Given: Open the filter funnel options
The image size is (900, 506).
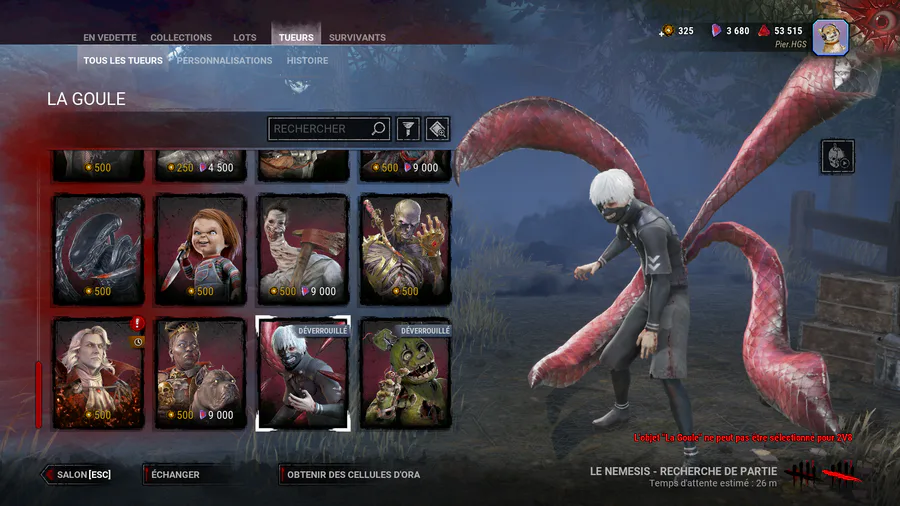Looking at the screenshot, I should click(408, 129).
